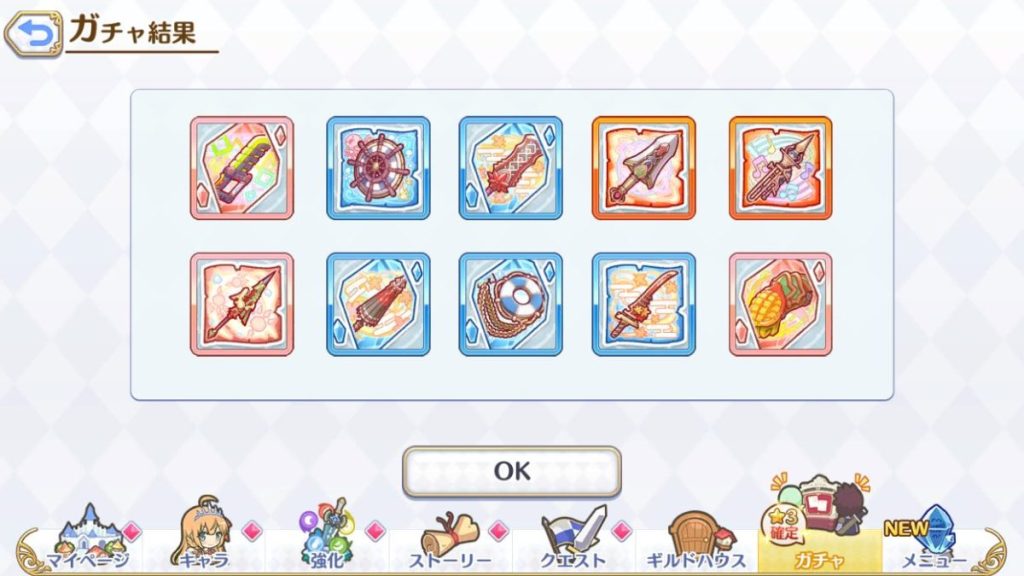Screen dimensions: 1024x576
Task: Open the 強化 enhancement tab
Action: [x=326, y=540]
